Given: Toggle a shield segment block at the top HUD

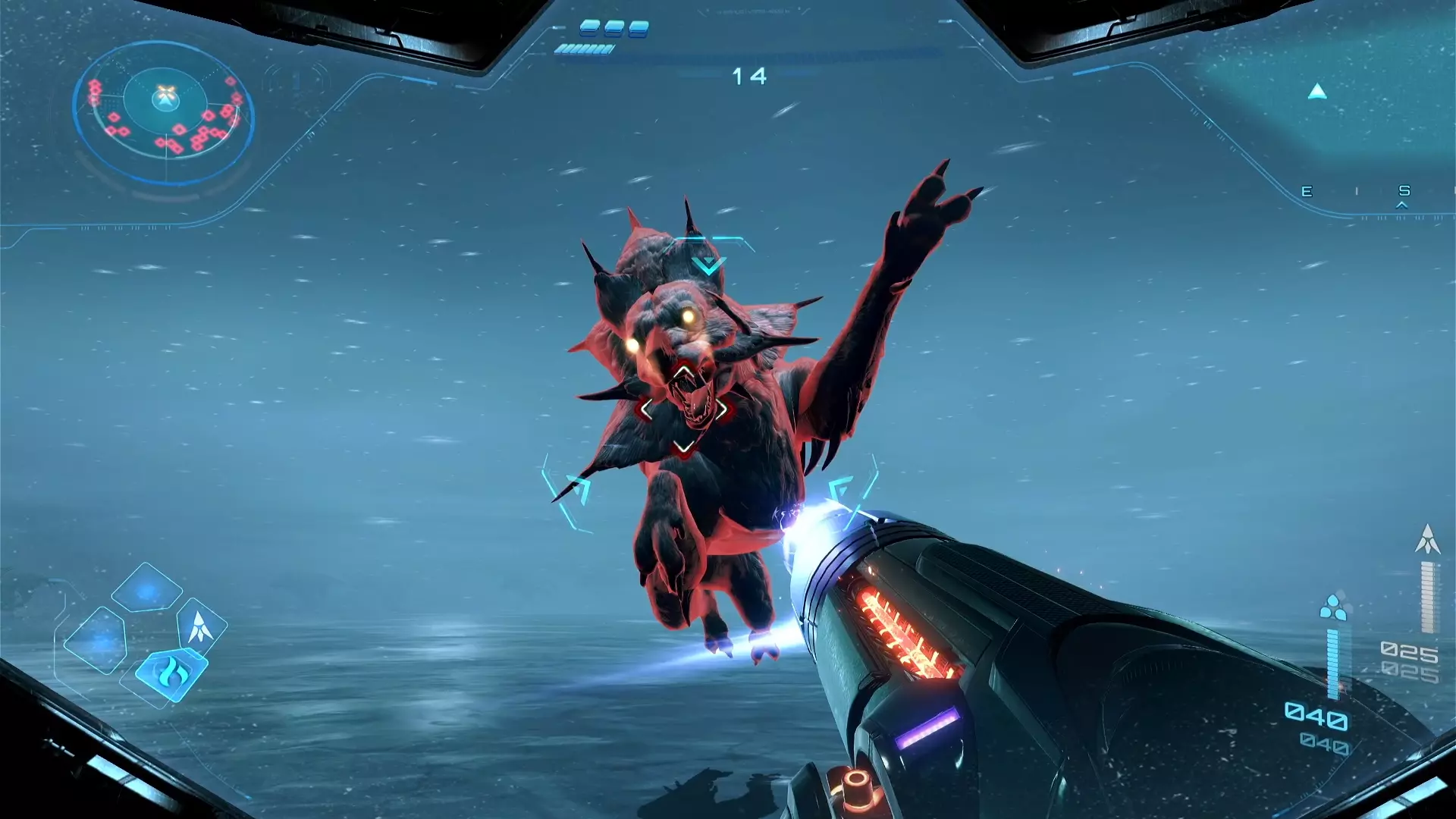Looking at the screenshot, I should 591,28.
